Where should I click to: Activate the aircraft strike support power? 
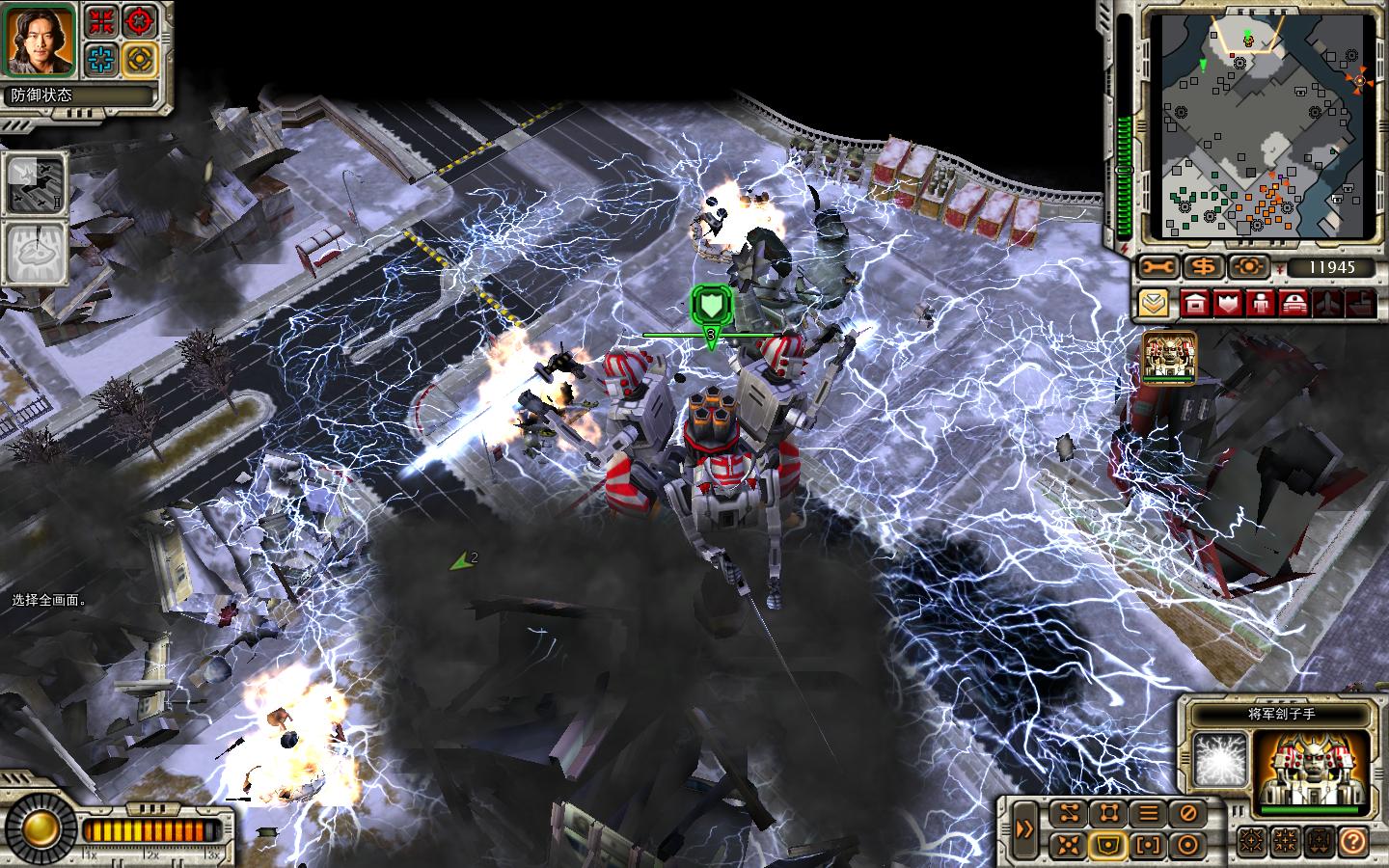(36, 182)
